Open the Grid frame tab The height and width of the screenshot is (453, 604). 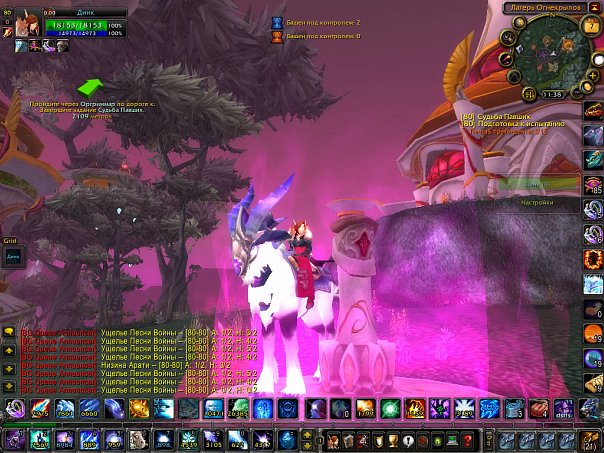tap(10, 241)
